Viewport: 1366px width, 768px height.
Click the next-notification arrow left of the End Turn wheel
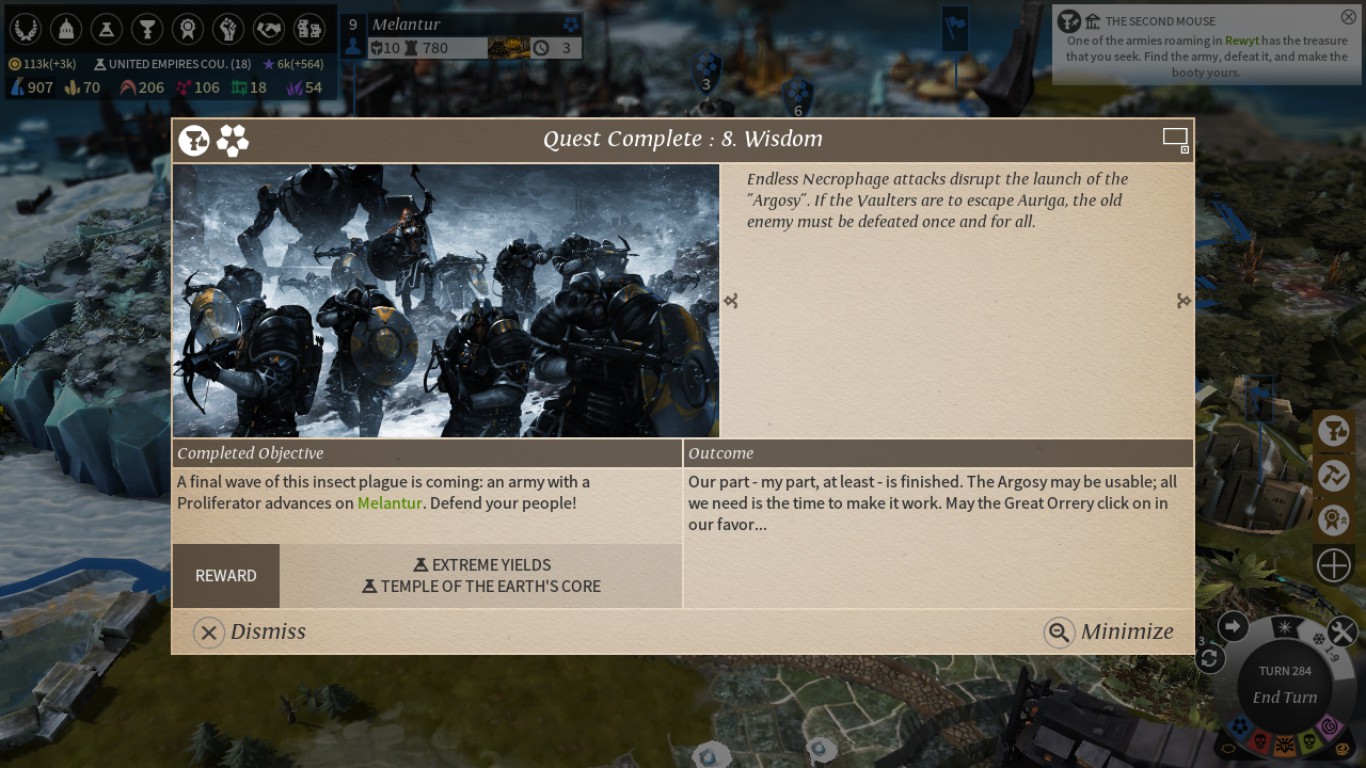(x=1234, y=626)
